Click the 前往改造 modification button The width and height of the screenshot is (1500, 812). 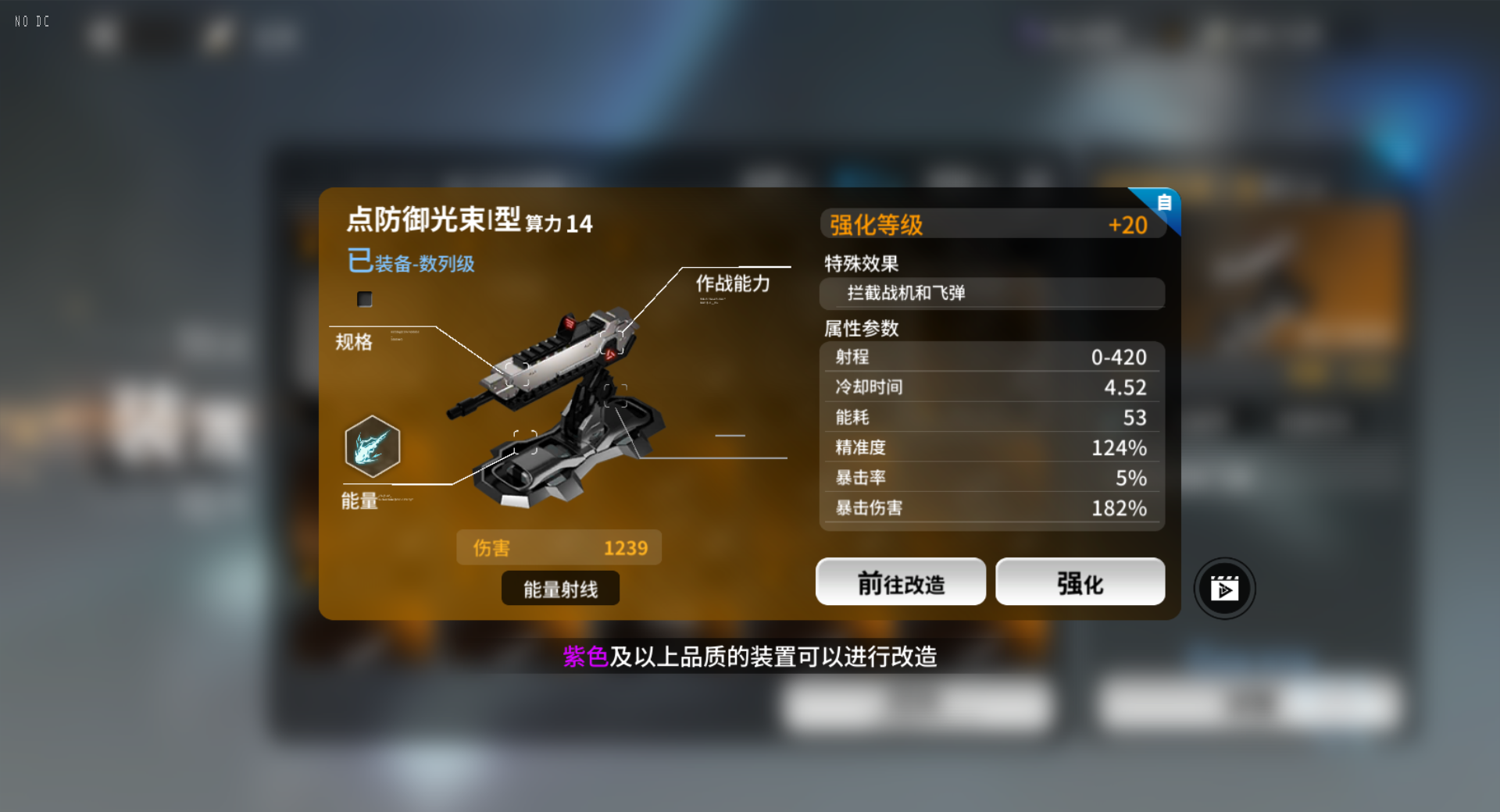(x=900, y=581)
